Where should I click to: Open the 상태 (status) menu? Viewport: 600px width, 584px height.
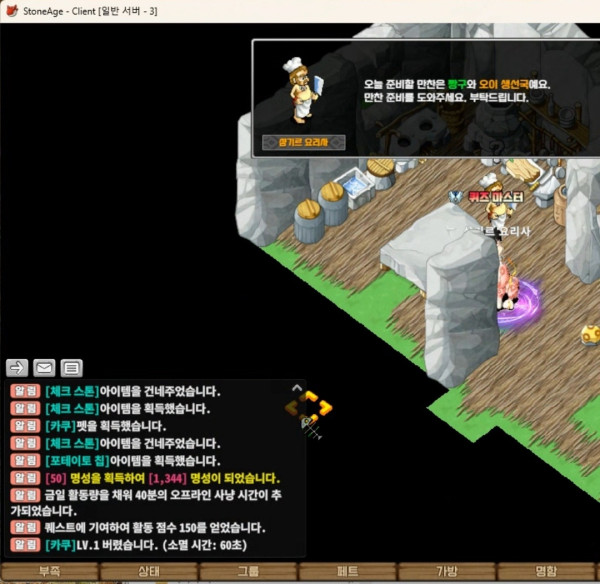148,573
